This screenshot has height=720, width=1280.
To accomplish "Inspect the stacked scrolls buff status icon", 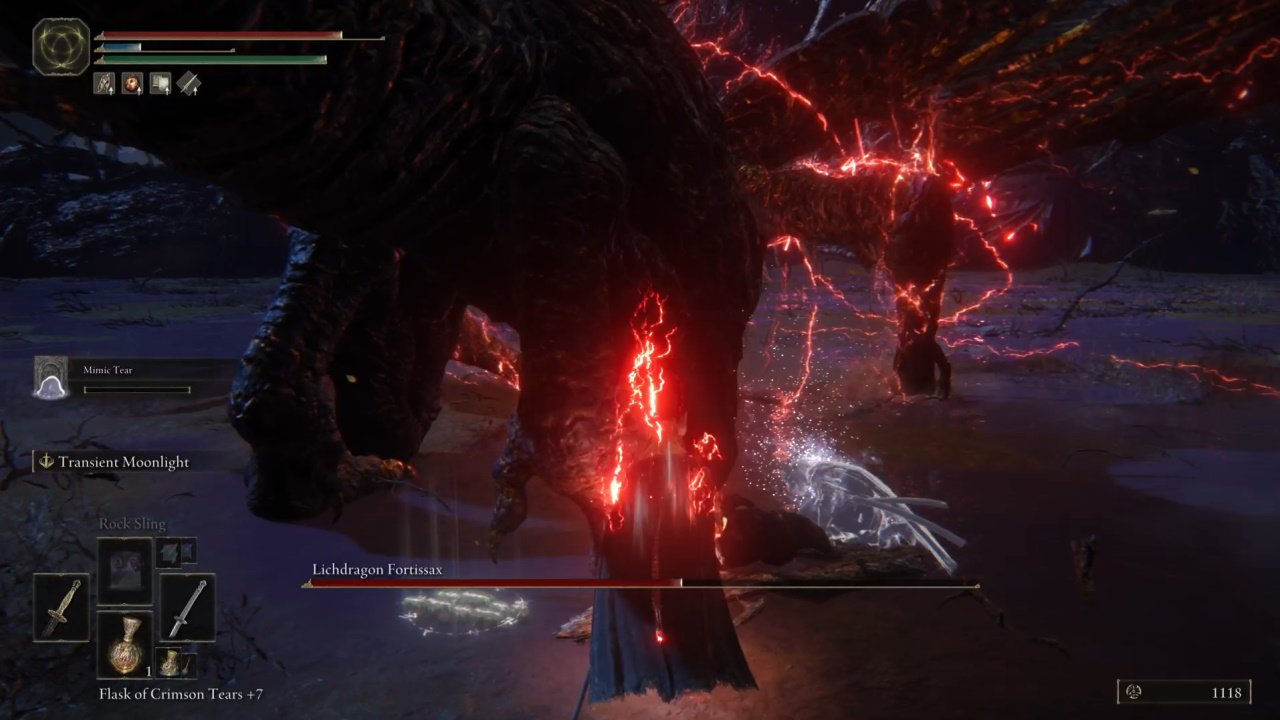I will tap(160, 84).
